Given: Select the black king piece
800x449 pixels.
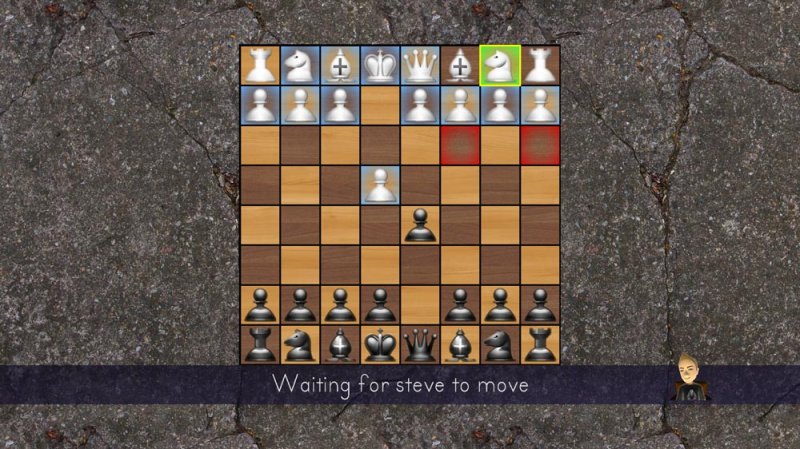Looking at the screenshot, I should [x=380, y=345].
